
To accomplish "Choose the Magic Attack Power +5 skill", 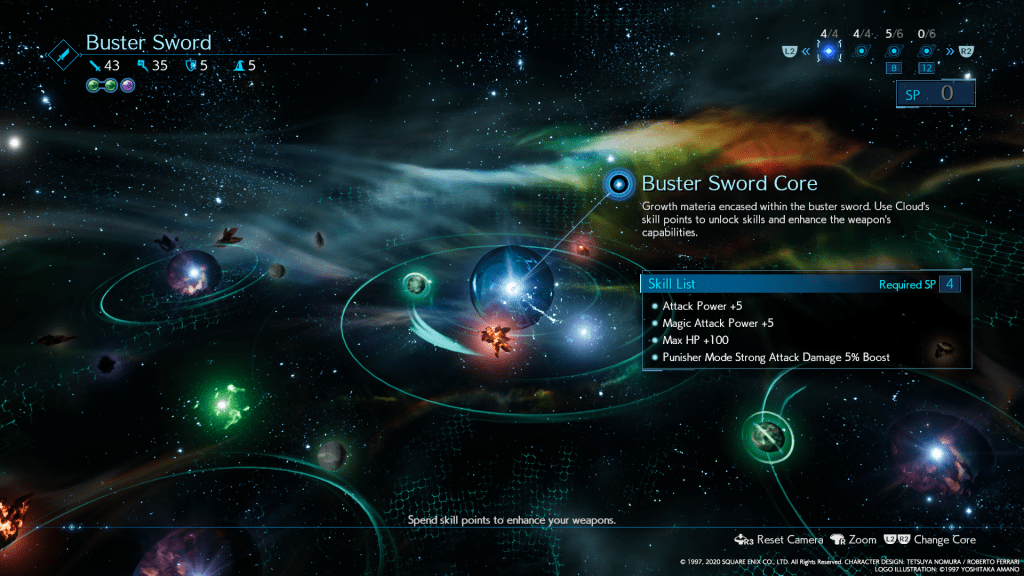I will (x=717, y=323).
